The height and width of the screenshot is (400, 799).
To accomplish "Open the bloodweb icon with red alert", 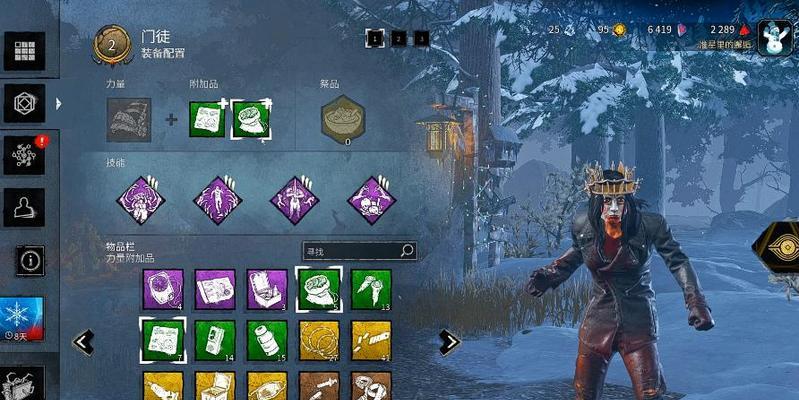I will [24, 154].
